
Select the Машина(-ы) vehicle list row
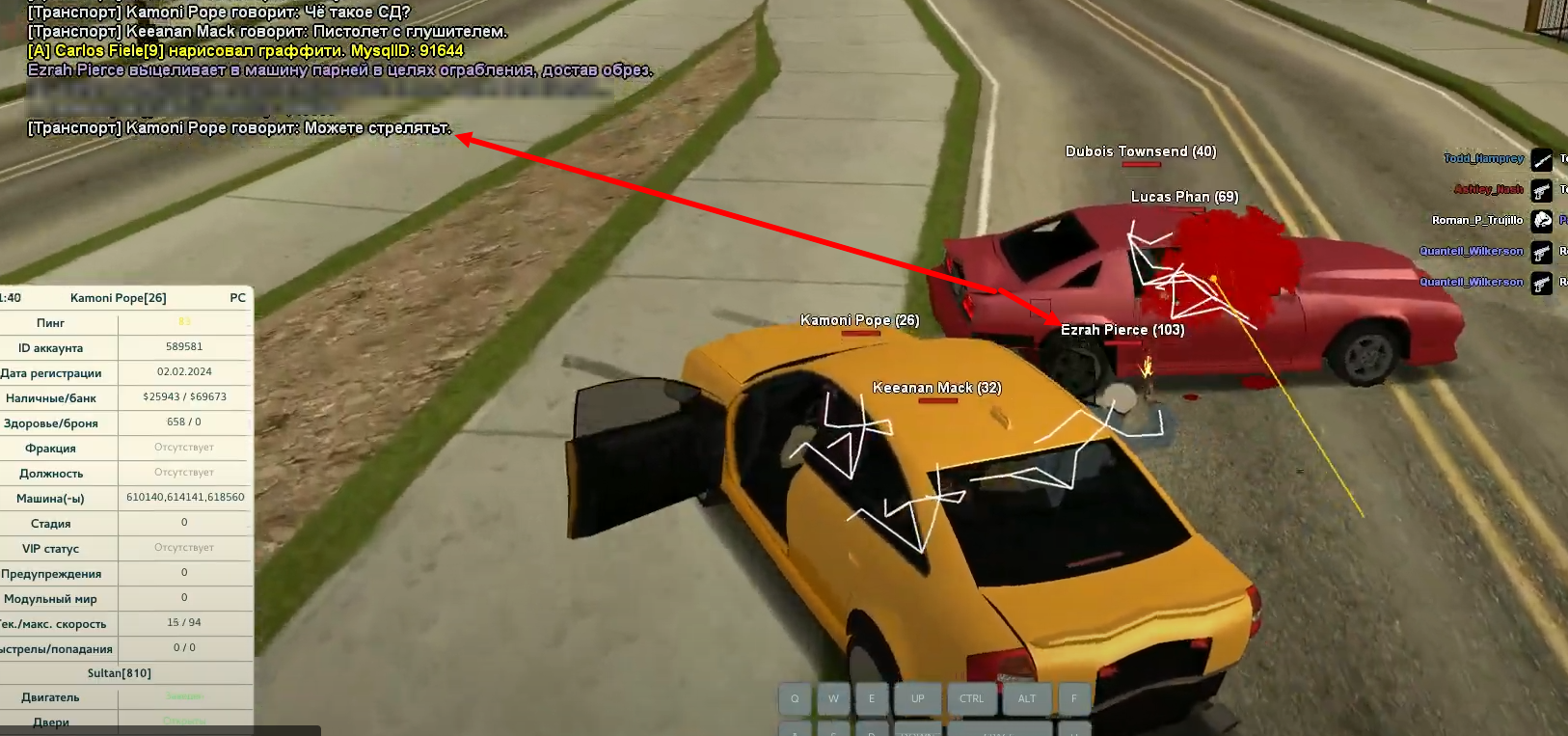[x=125, y=498]
